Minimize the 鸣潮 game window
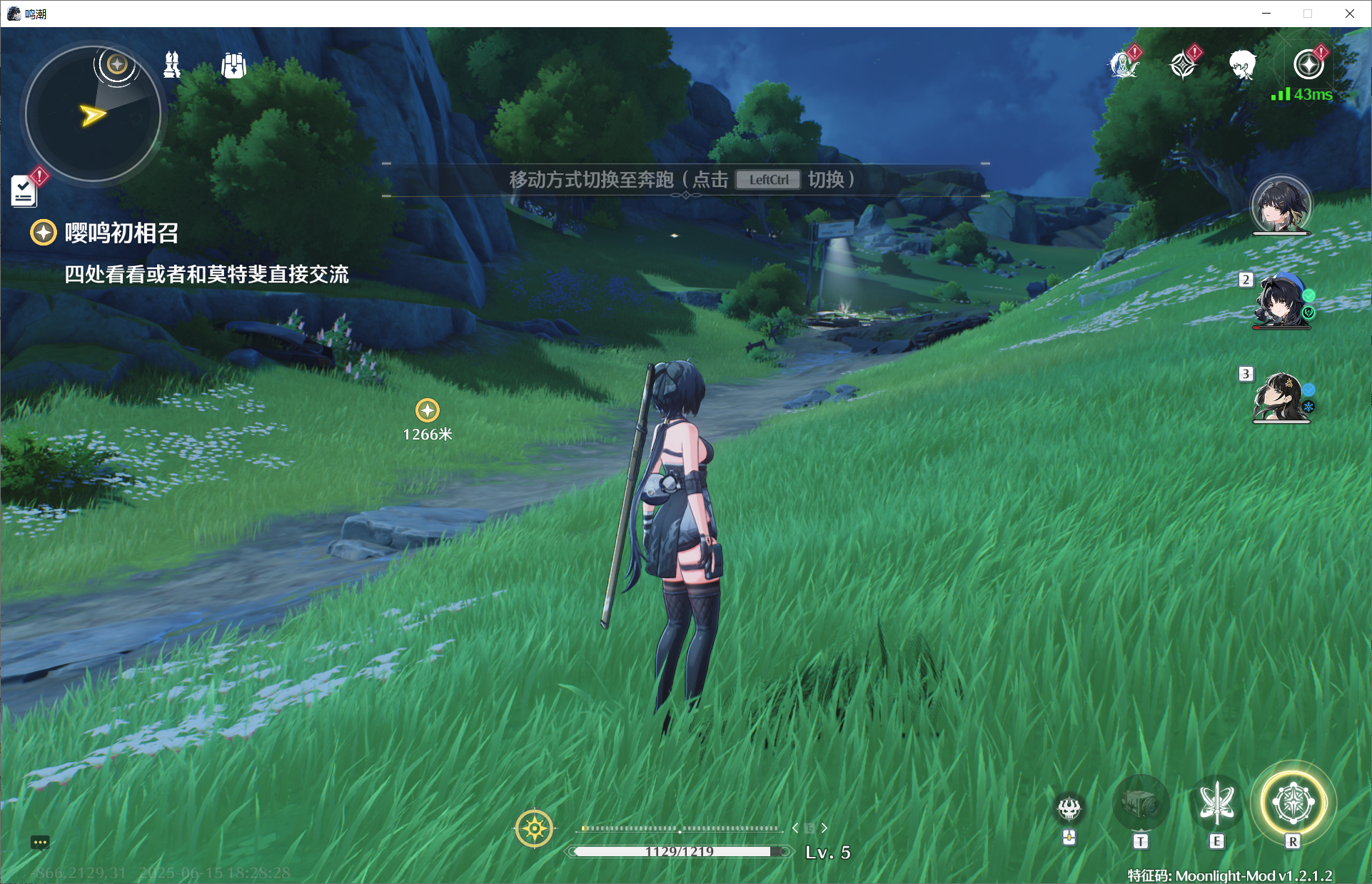 tap(1266, 14)
